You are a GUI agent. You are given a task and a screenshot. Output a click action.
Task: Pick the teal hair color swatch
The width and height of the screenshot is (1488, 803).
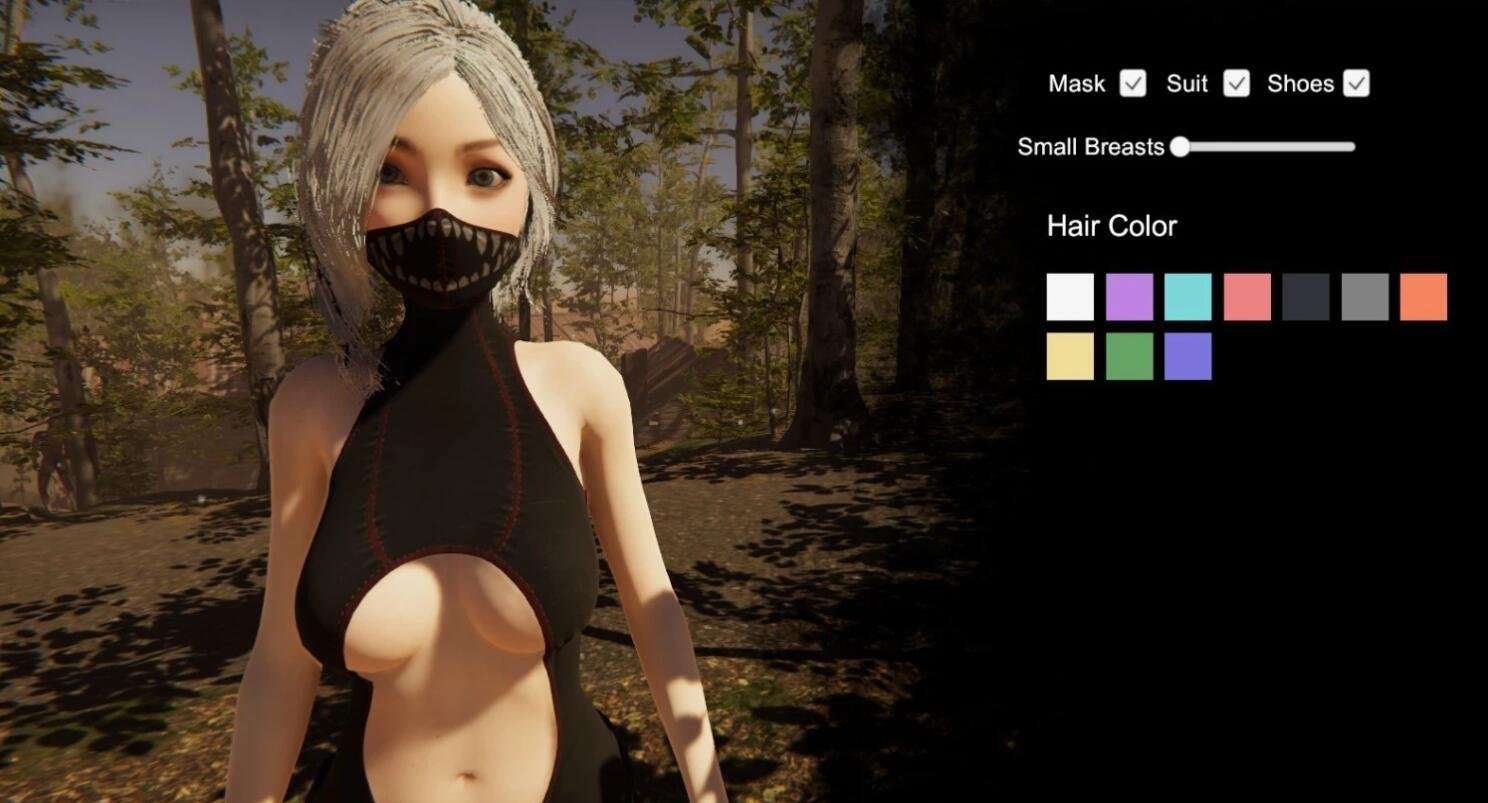tap(1187, 296)
